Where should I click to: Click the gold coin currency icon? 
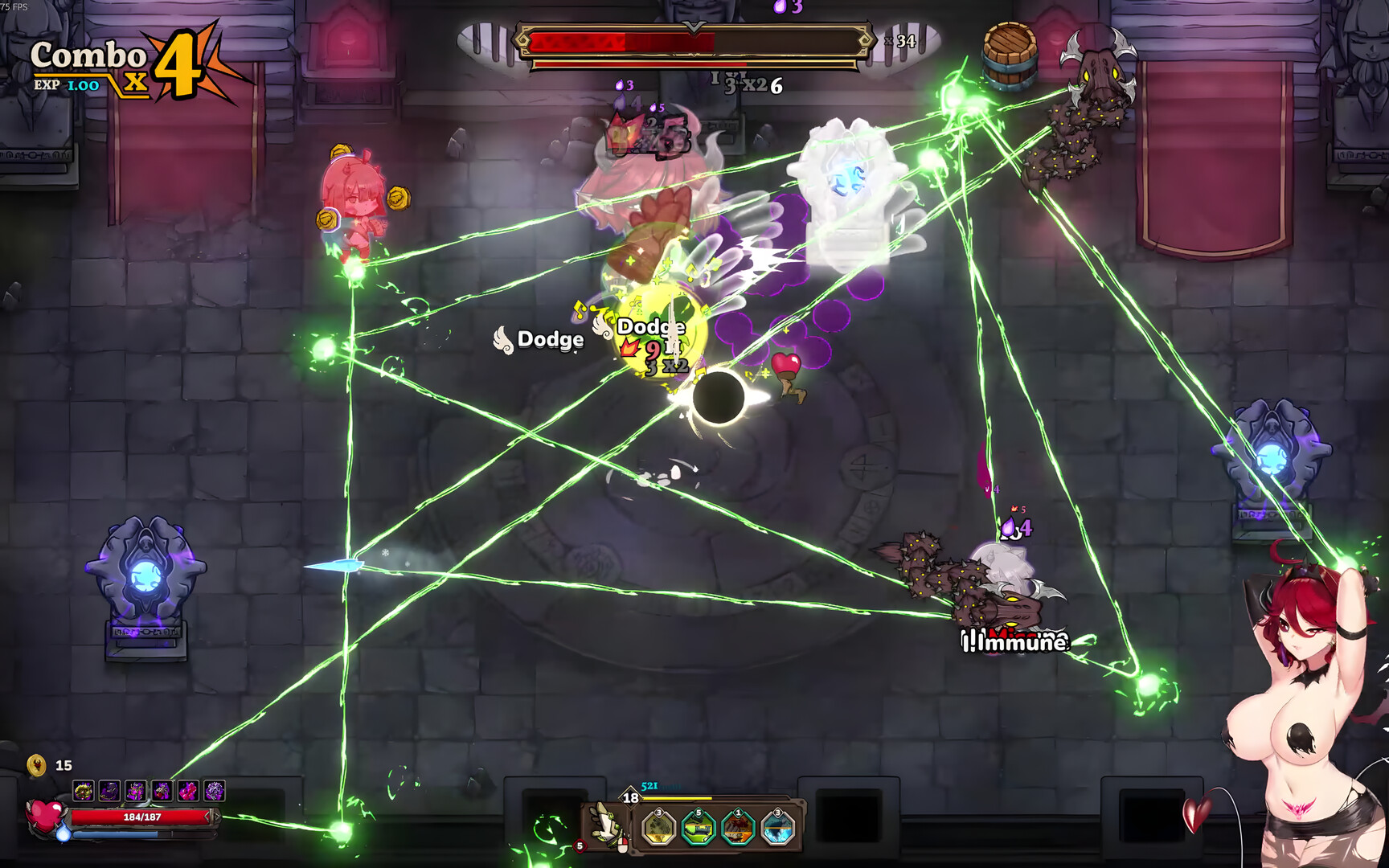click(x=37, y=765)
